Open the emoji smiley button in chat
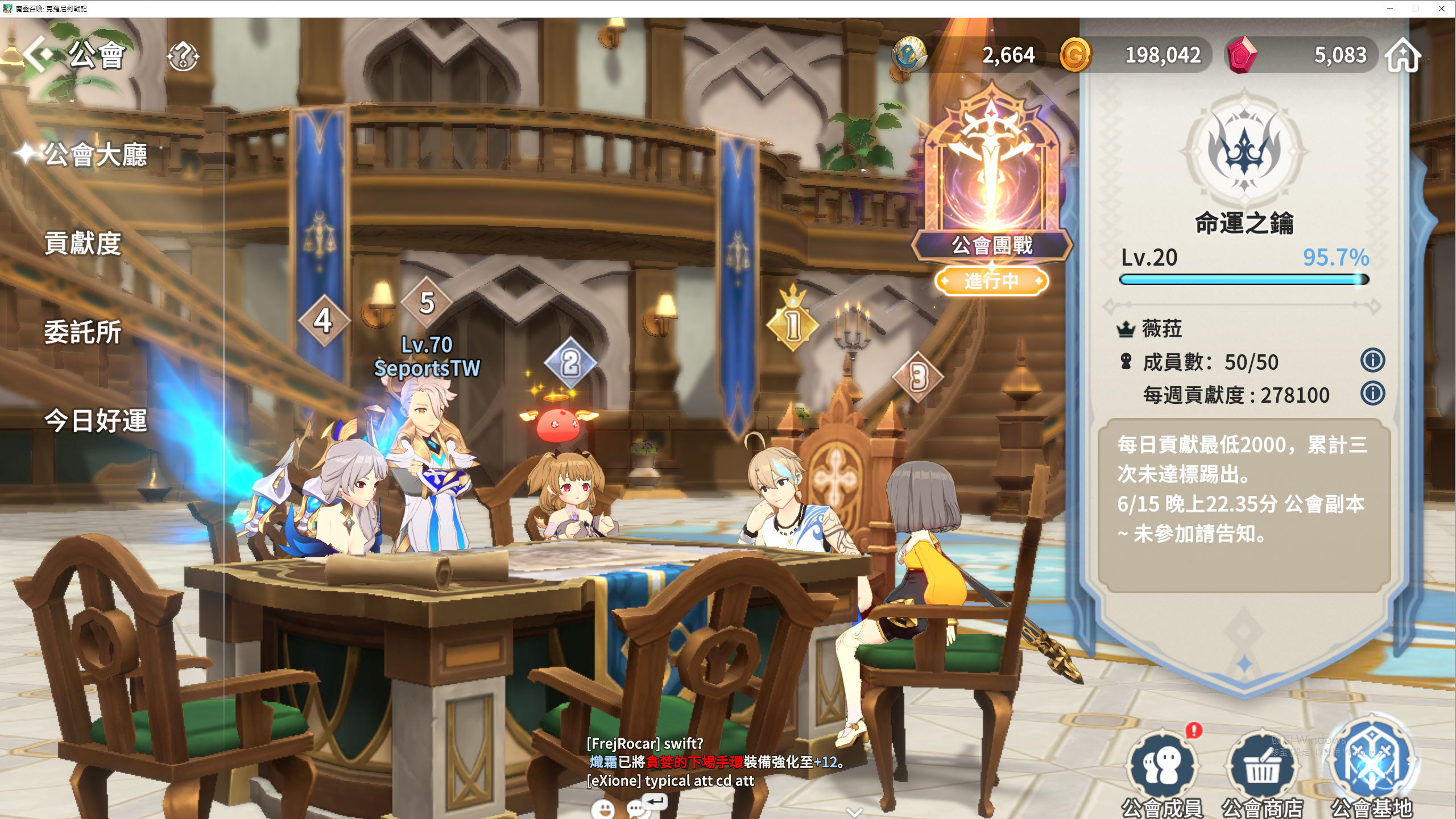 [x=603, y=808]
